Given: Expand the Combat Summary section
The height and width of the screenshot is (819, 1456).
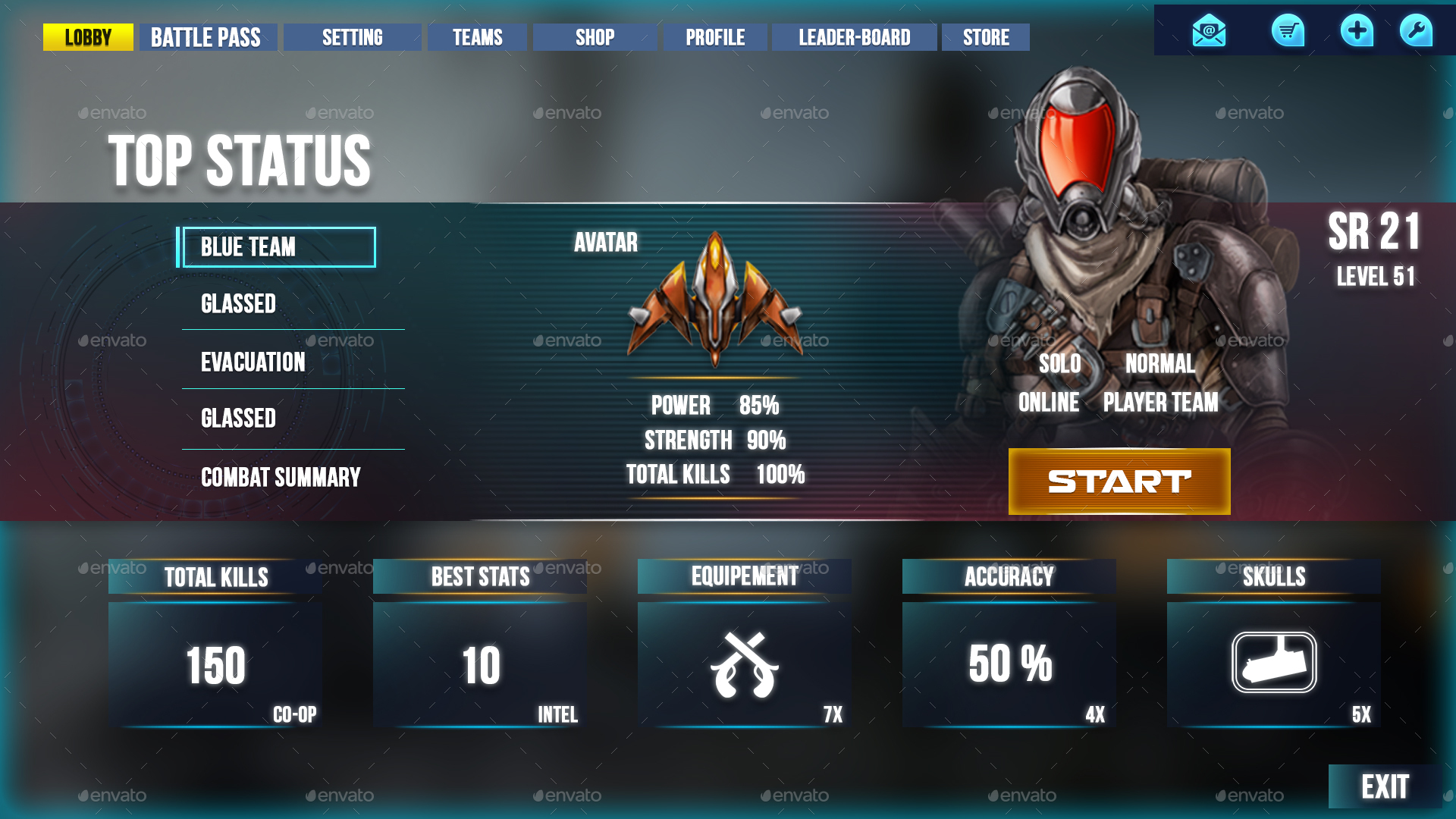Looking at the screenshot, I should [x=281, y=478].
